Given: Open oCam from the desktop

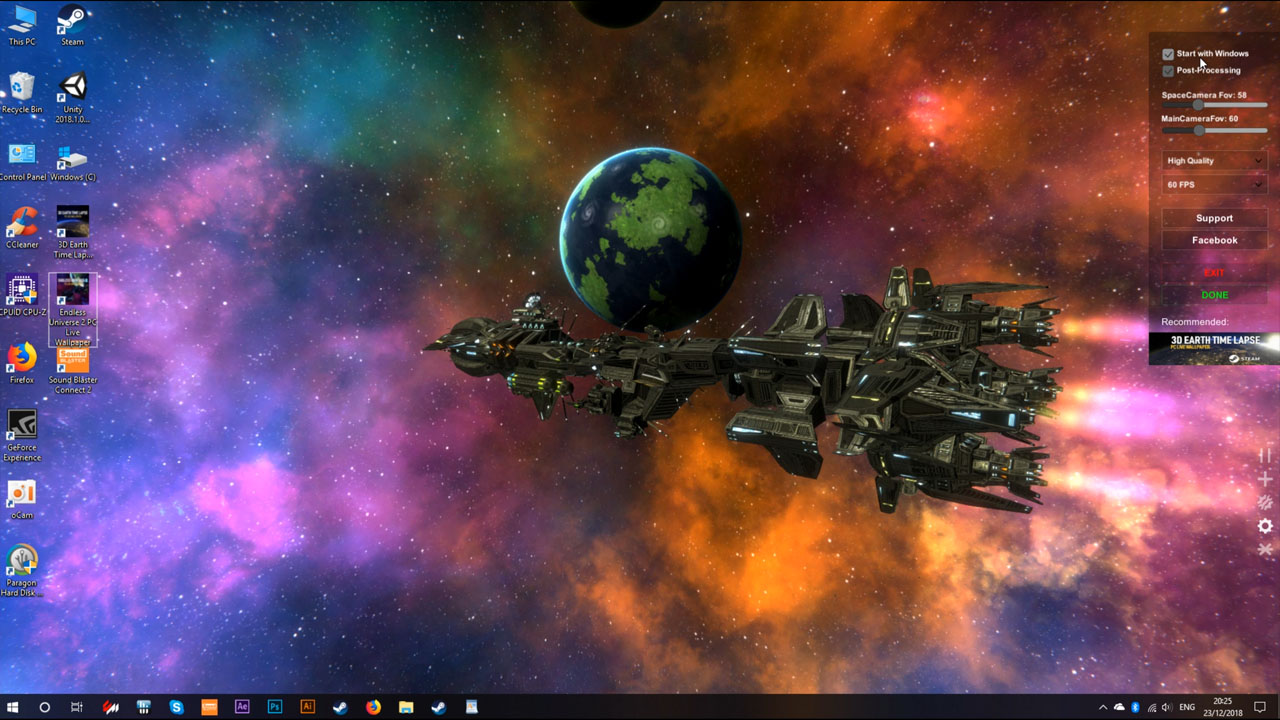Looking at the screenshot, I should tap(21, 494).
